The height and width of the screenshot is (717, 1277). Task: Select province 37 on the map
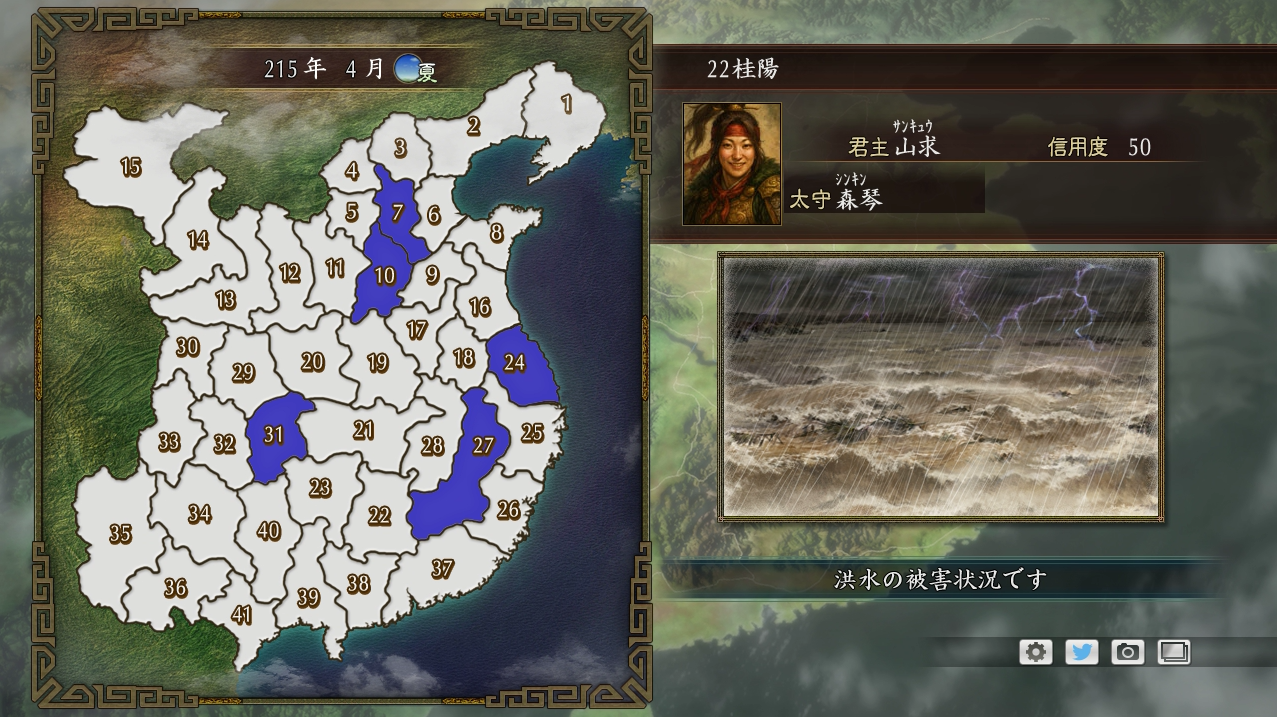[442, 569]
